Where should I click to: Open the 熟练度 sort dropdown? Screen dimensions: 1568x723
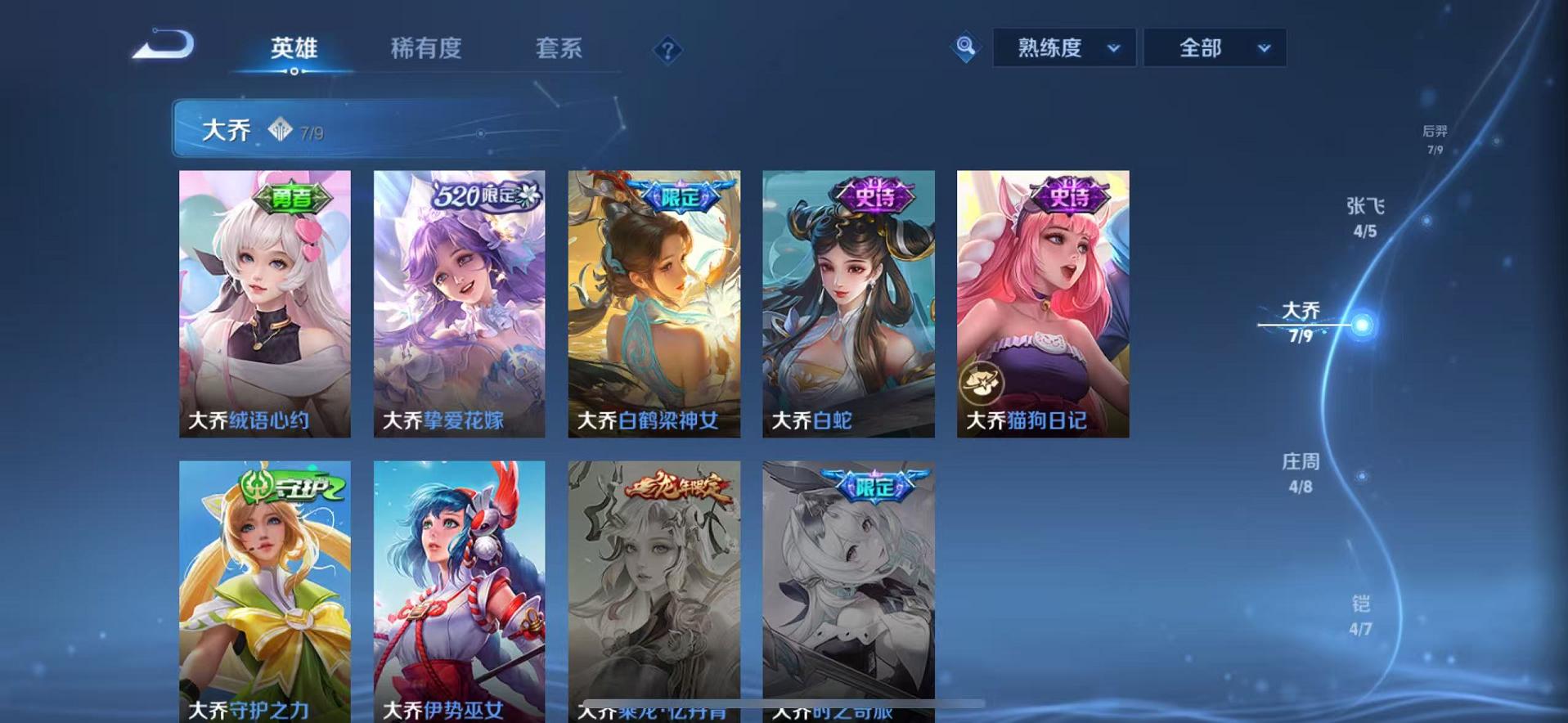(x=1062, y=47)
